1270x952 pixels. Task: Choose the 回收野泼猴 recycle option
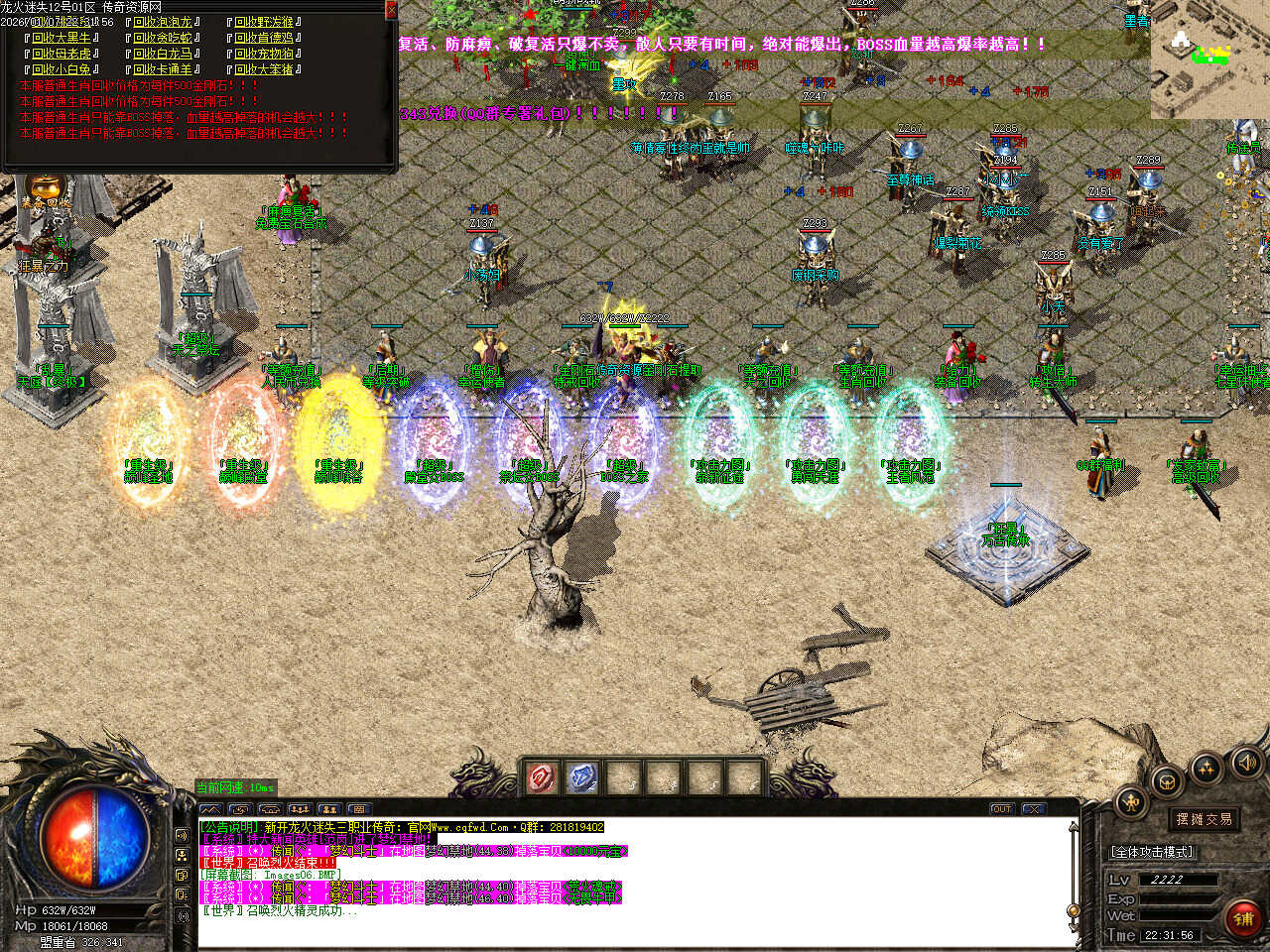tap(264, 22)
